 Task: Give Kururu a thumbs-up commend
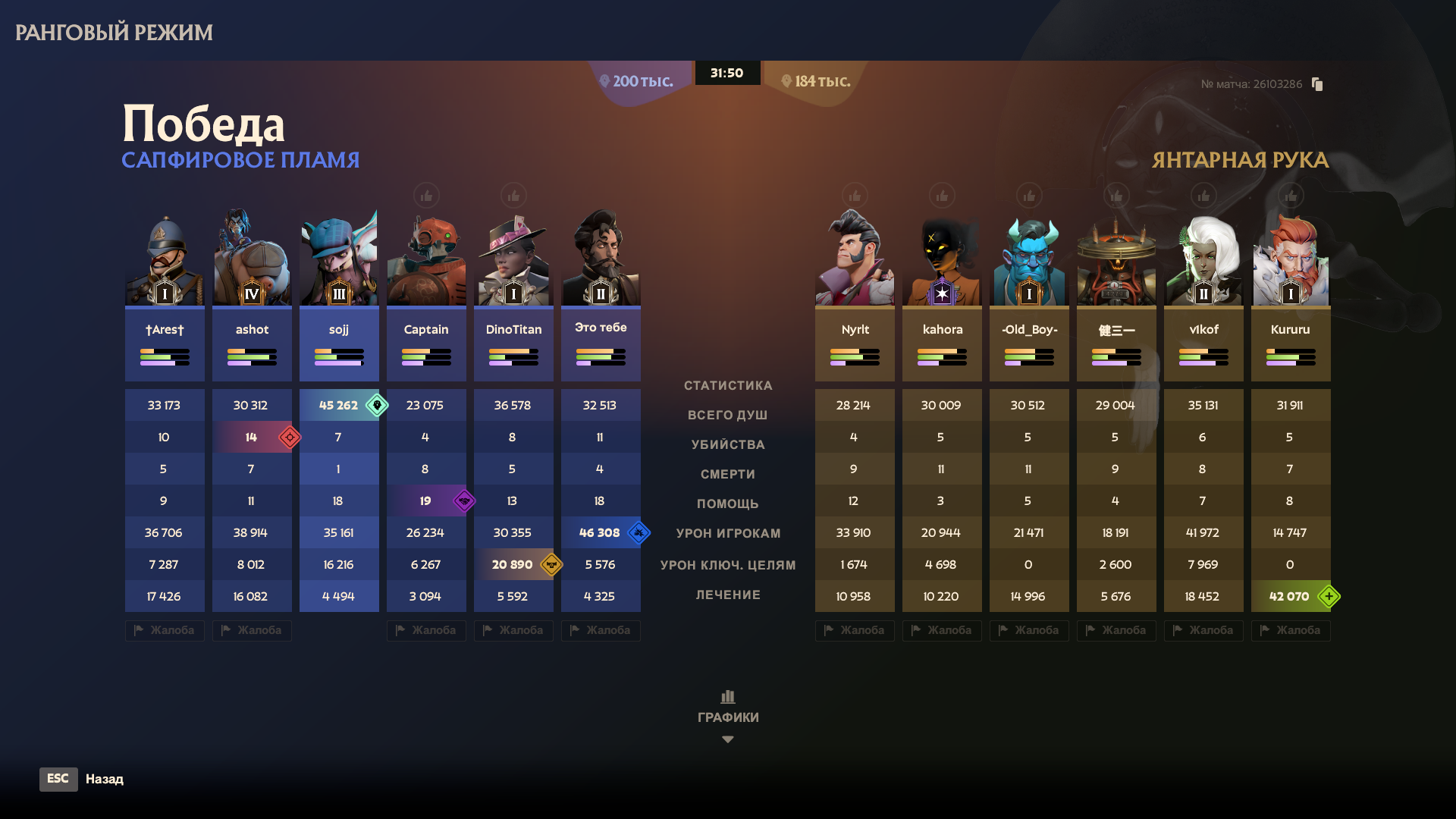coord(1291,196)
